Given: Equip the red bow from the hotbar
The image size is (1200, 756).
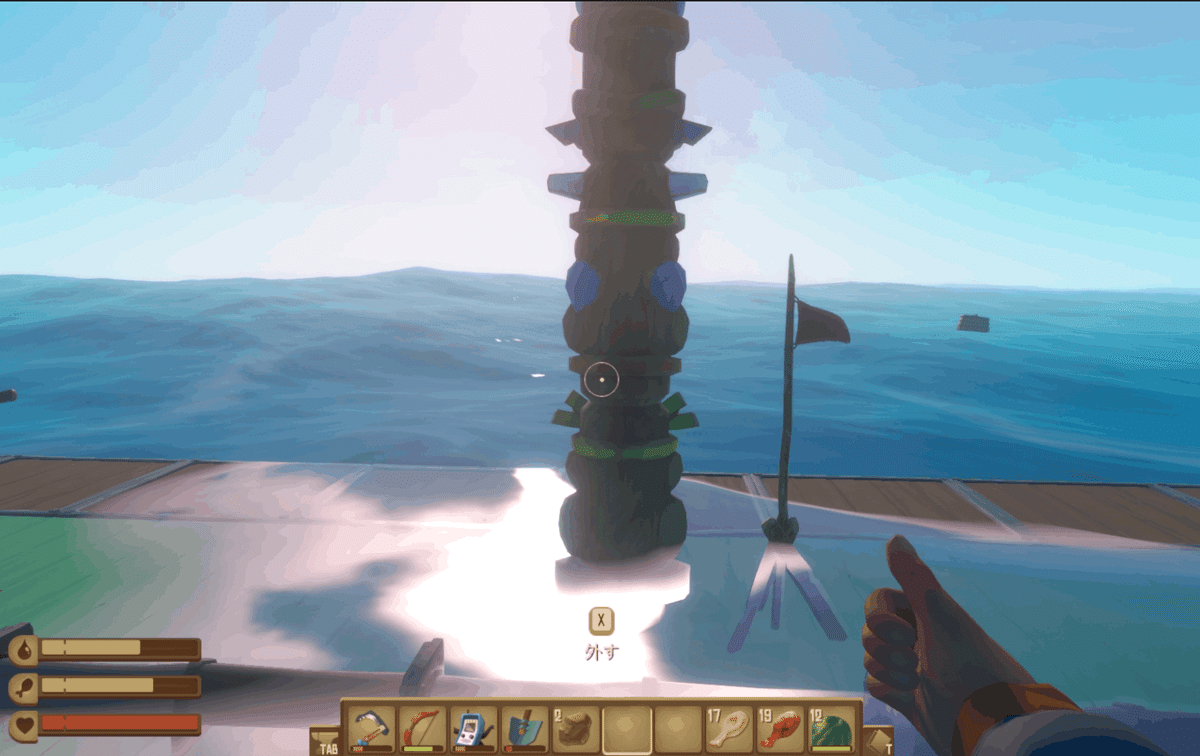Looking at the screenshot, I should tap(422, 728).
